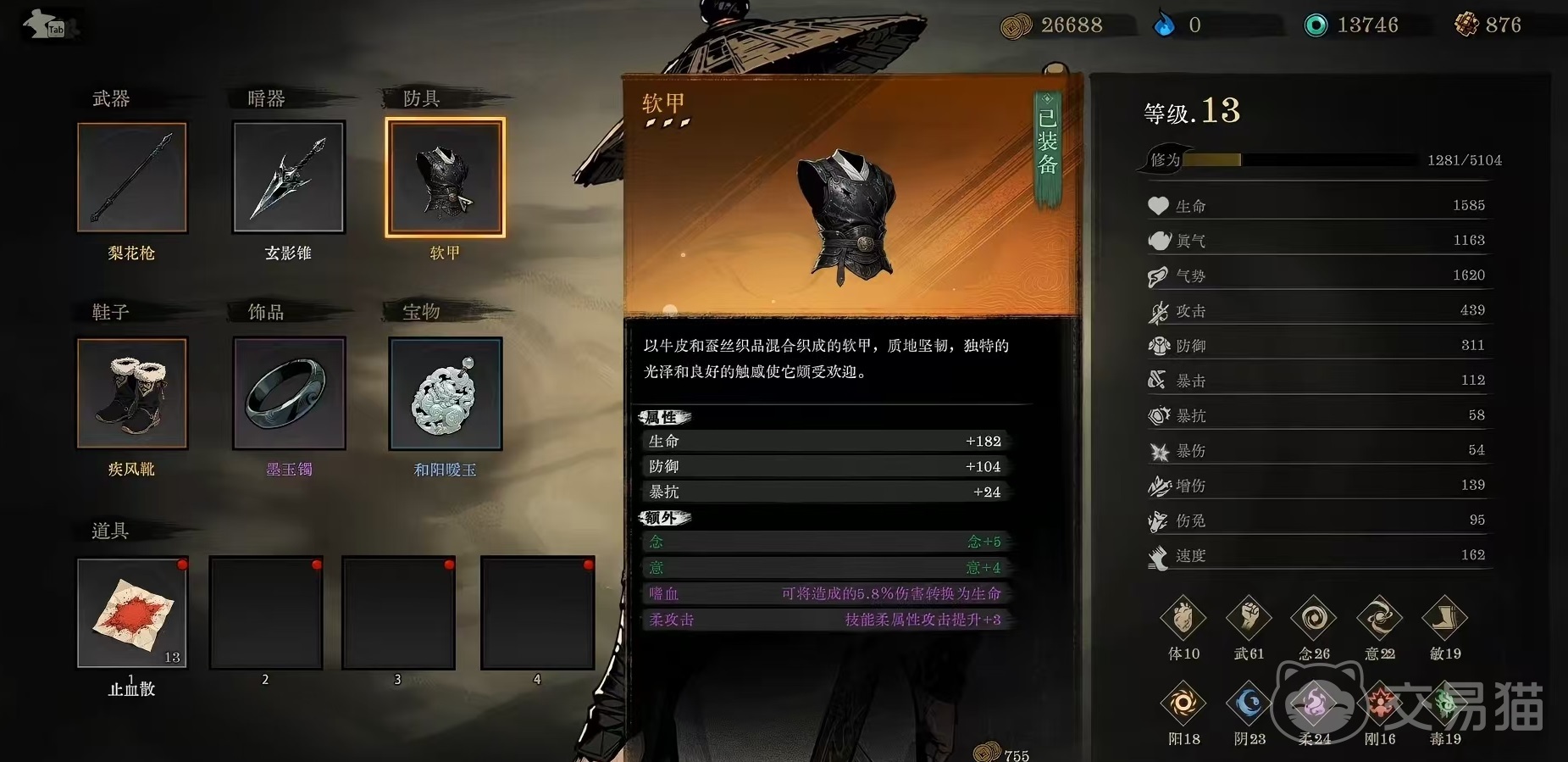This screenshot has height=762, width=1568.
Task: Select the 武 attribute icon
Action: tap(1249, 620)
